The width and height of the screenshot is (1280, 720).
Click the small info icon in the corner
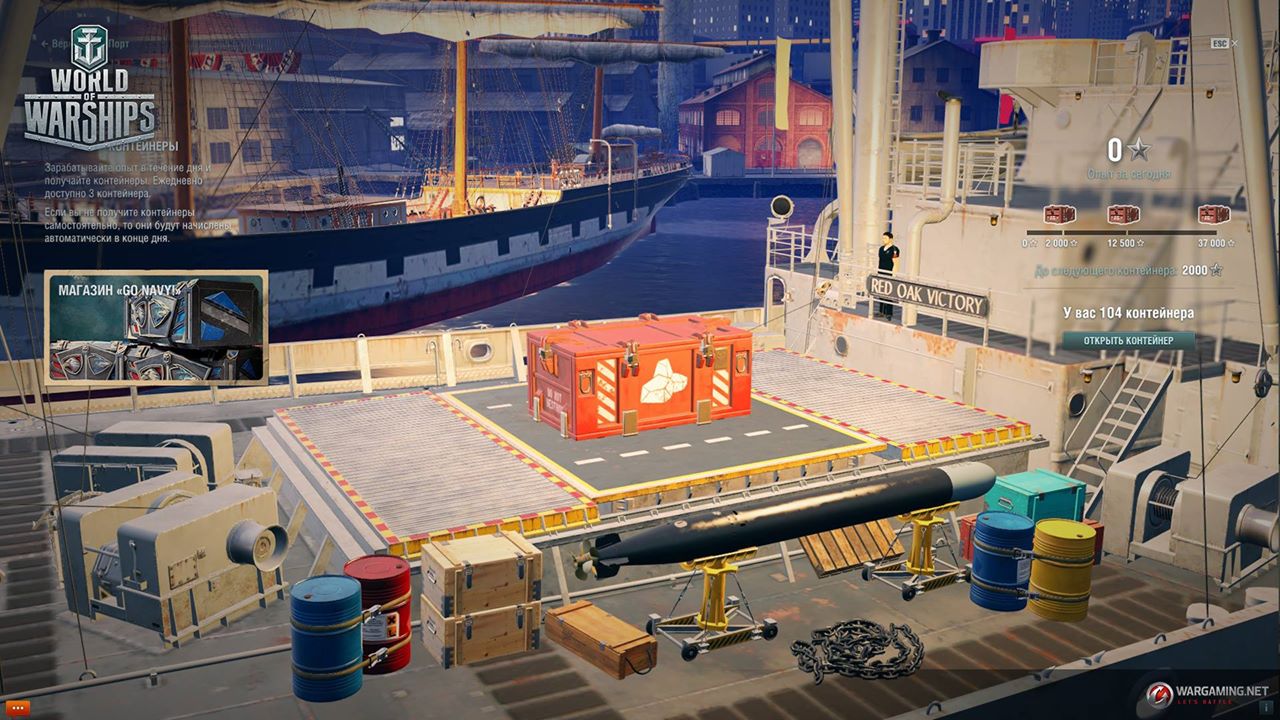pos(1265,707)
